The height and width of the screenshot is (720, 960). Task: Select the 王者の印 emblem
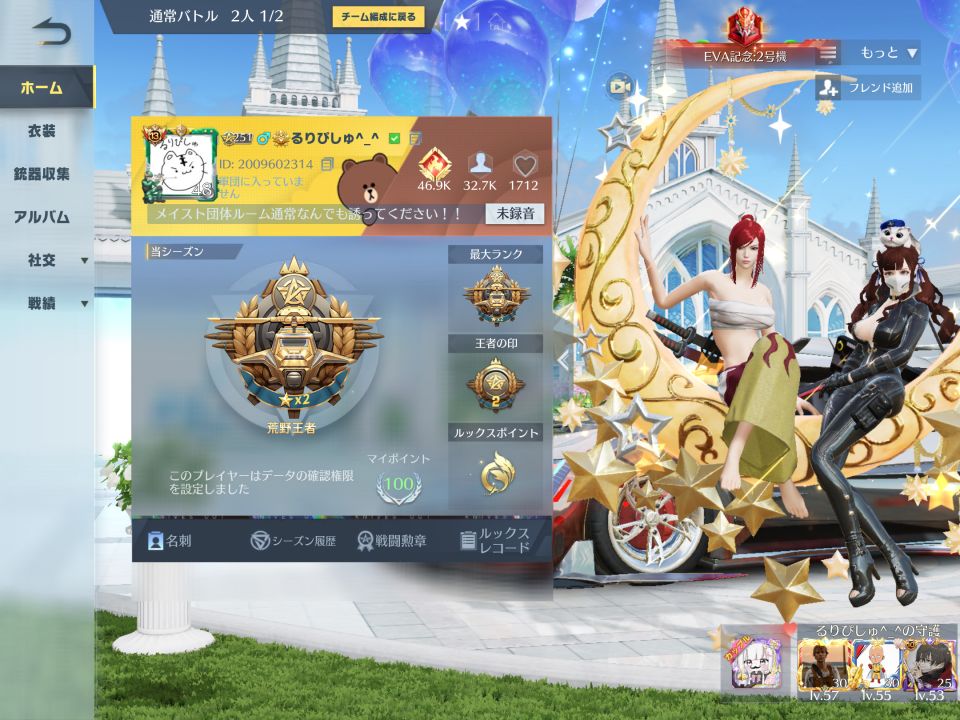click(495, 384)
